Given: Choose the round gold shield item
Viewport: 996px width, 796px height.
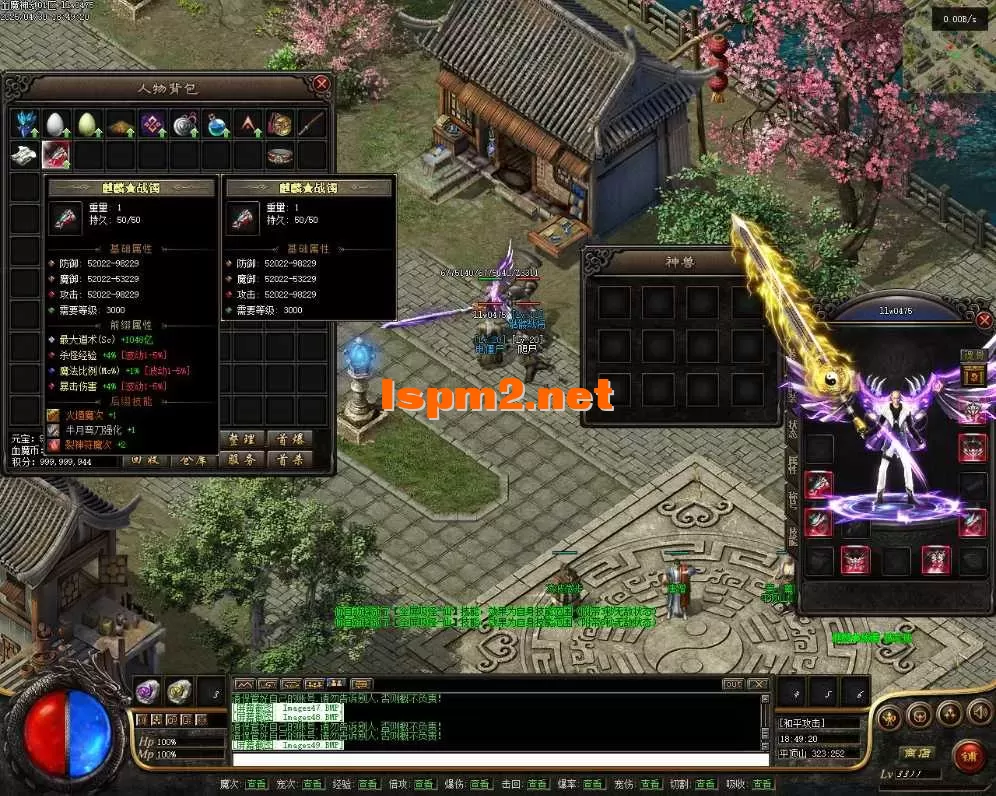Looking at the screenshot, I should (x=280, y=124).
